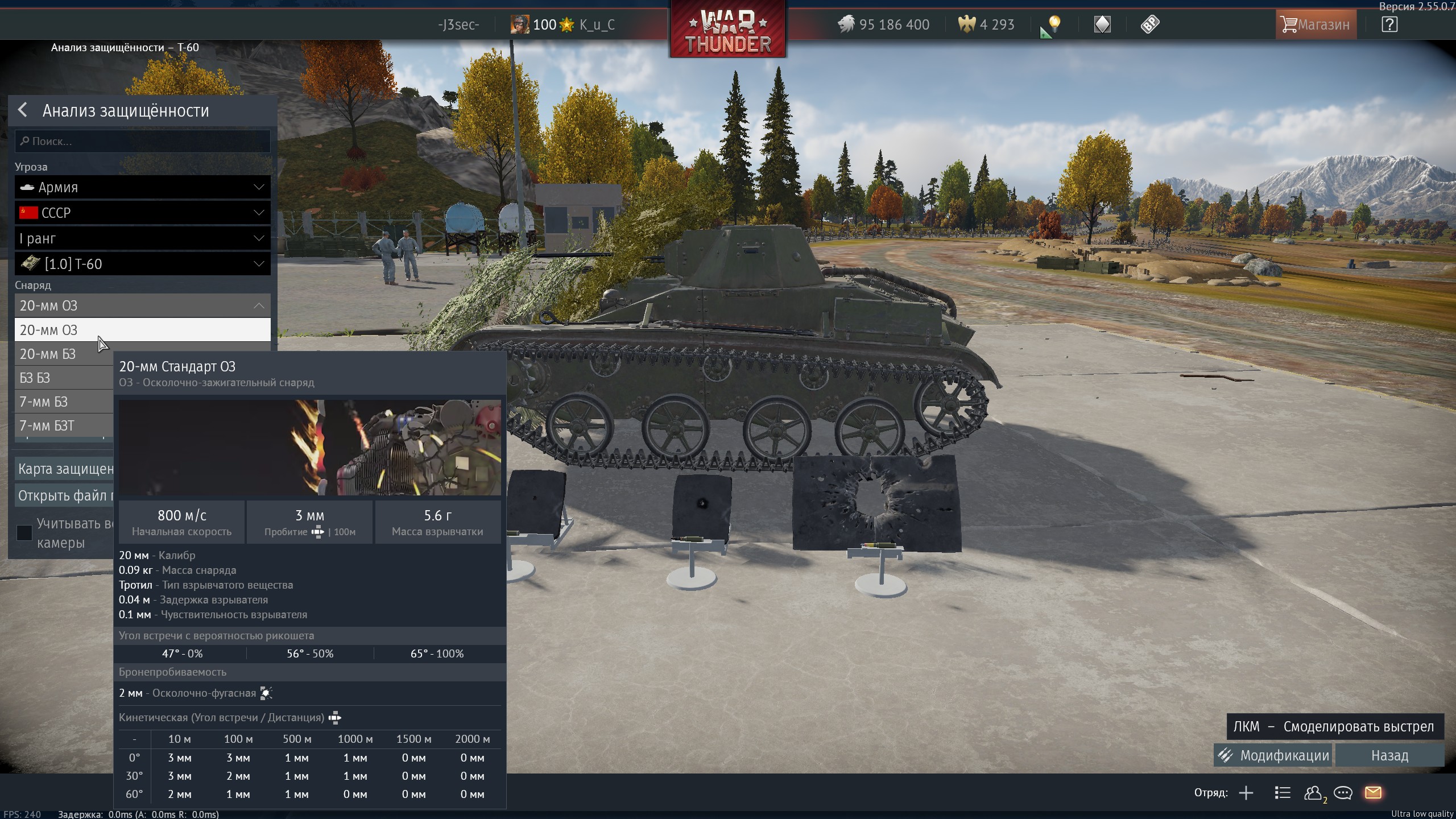Select the 7-мм БЗТ shell option
This screenshot has height=819, width=1456.
(57, 426)
